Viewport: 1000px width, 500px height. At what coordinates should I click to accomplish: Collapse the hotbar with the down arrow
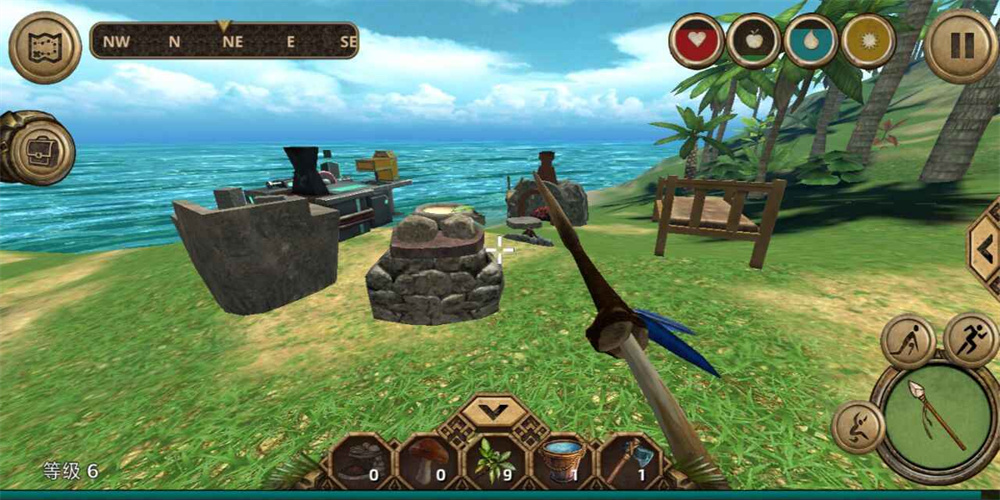[495, 410]
